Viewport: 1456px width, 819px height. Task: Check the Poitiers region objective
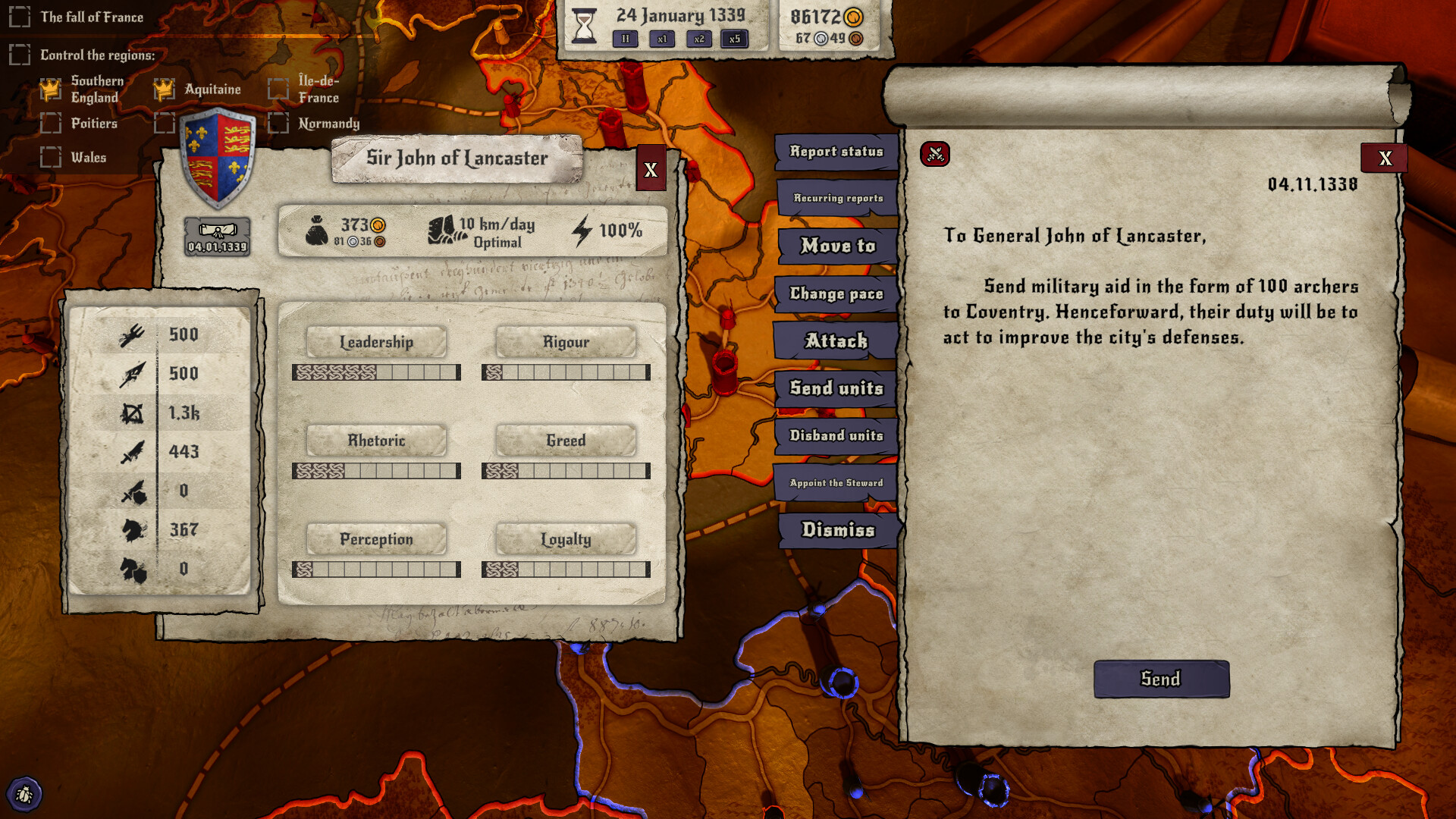(50, 123)
